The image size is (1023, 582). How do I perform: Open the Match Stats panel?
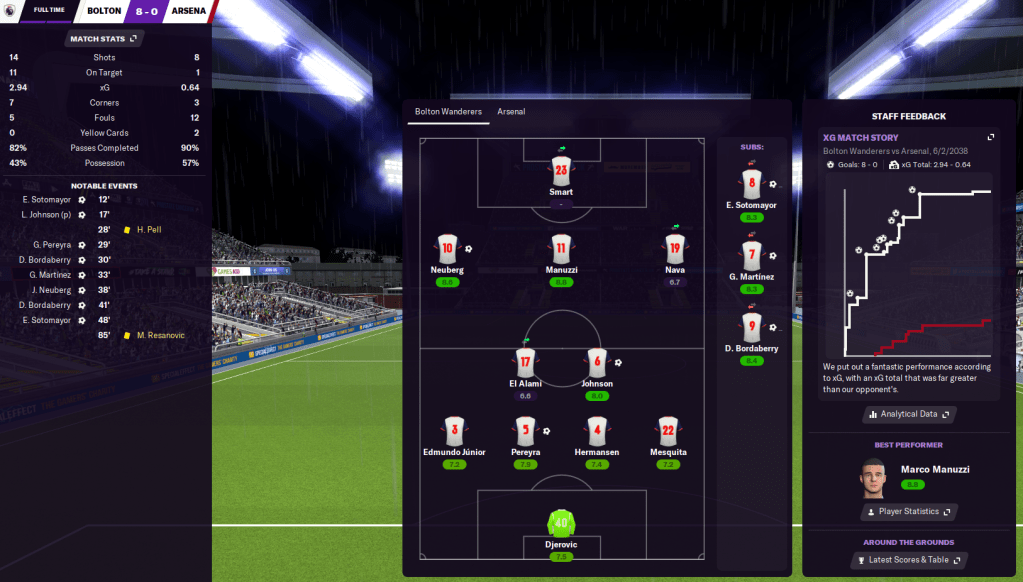[105, 38]
